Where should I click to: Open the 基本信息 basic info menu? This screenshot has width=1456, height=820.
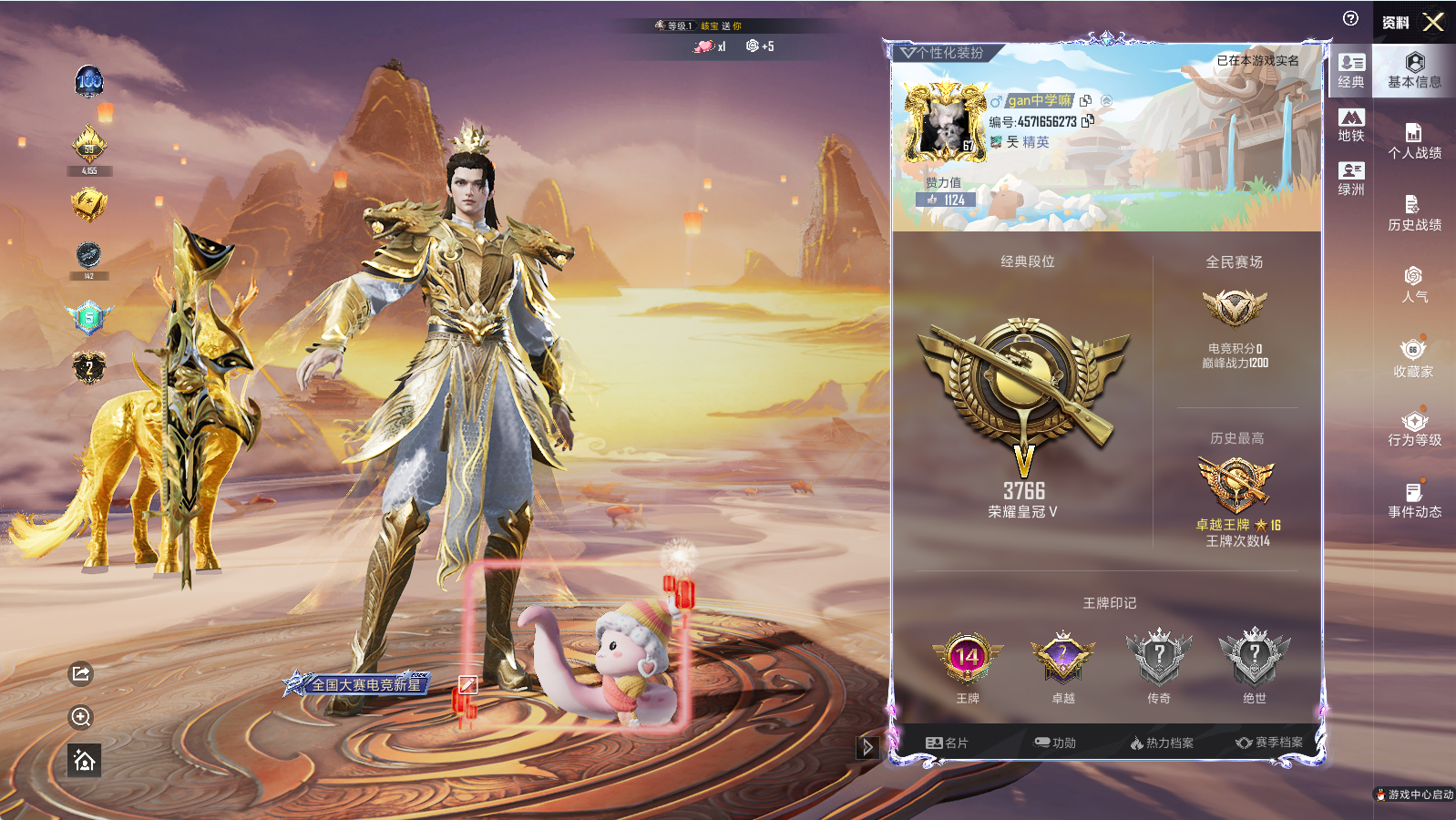[1414, 70]
